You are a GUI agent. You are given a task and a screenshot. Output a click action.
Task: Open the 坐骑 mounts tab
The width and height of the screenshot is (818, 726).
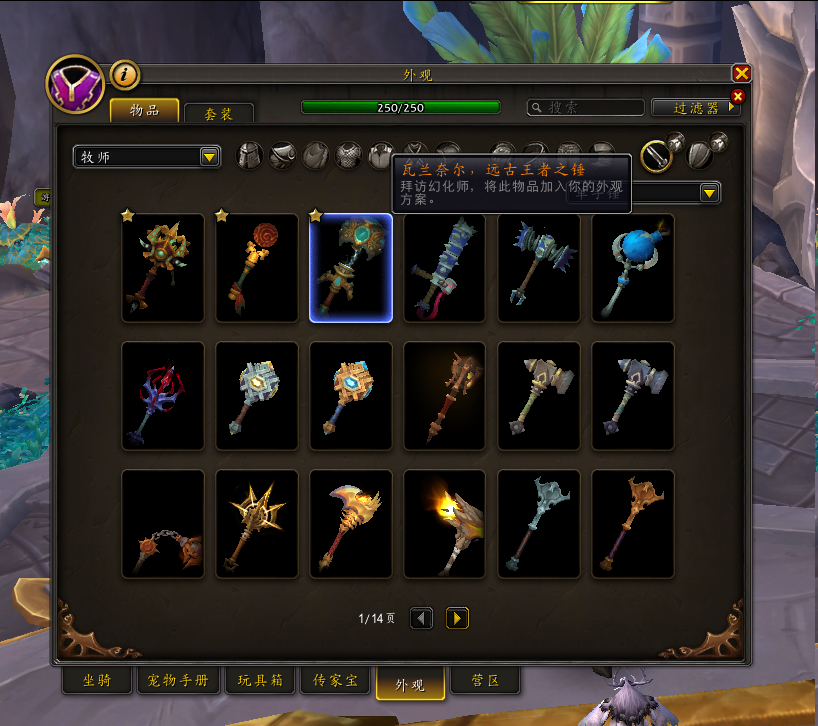click(97, 681)
